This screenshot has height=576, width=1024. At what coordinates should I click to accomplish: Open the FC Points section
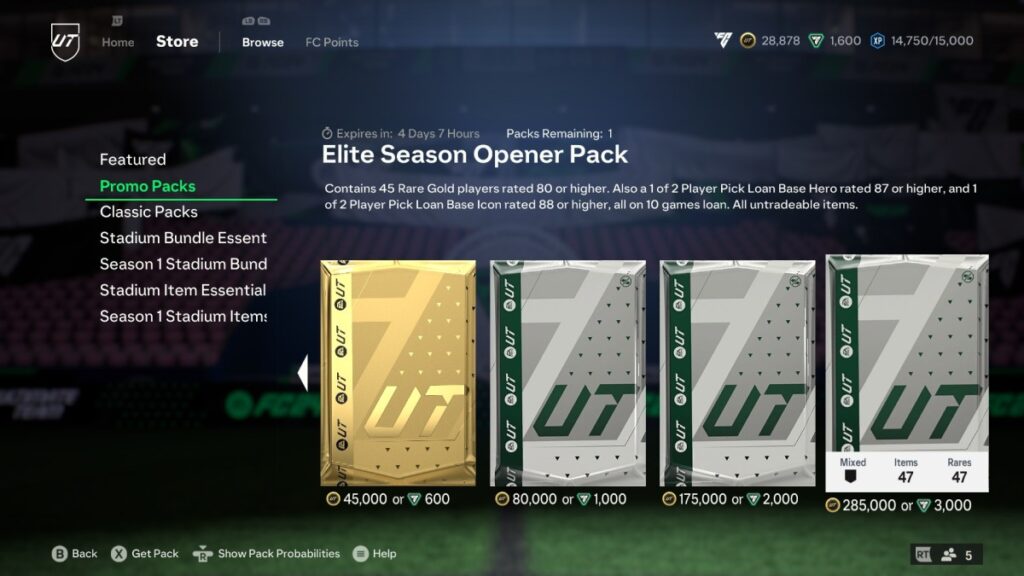332,42
